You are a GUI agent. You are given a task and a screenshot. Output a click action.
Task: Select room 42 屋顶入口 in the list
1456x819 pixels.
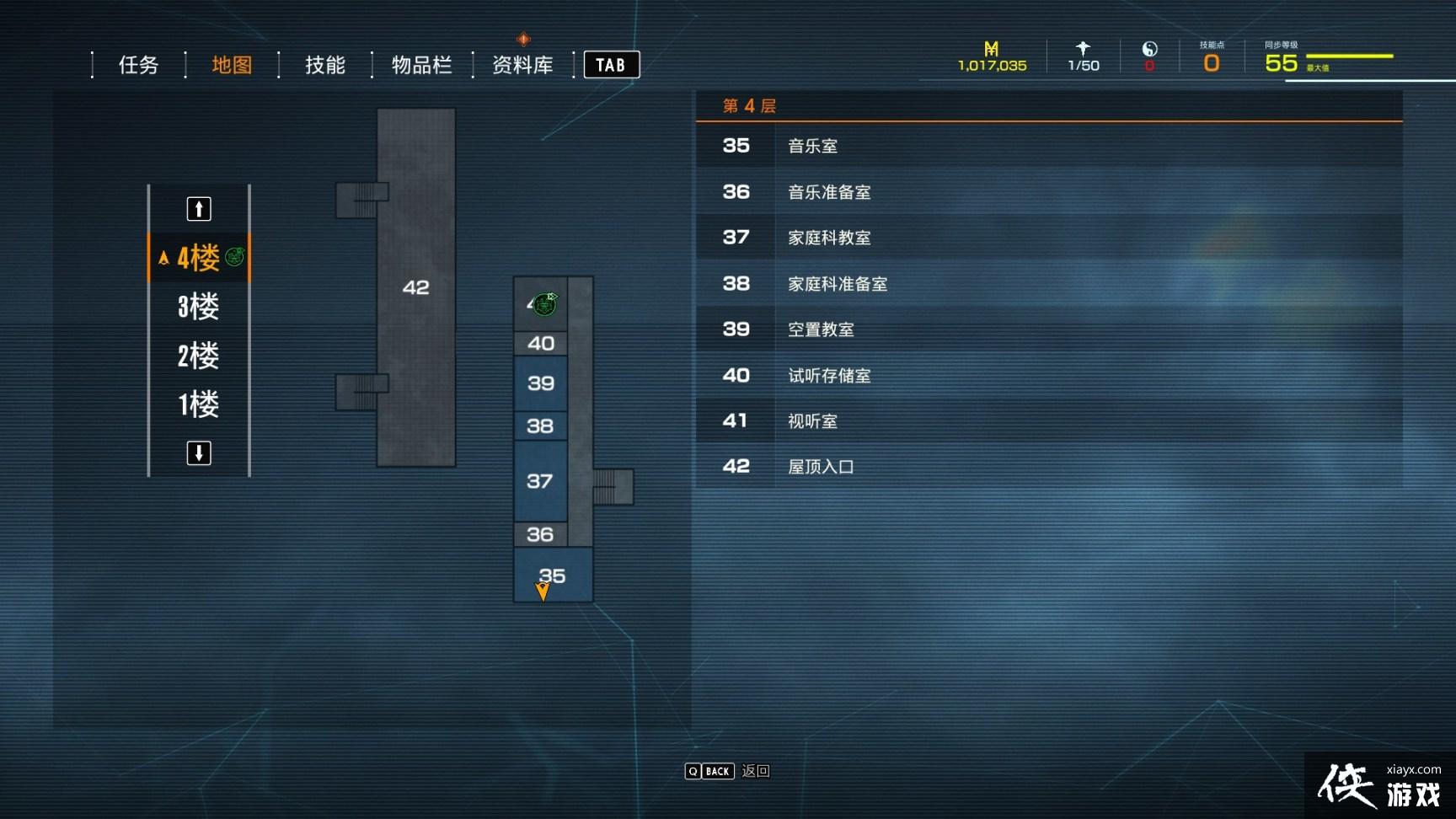pos(1049,466)
